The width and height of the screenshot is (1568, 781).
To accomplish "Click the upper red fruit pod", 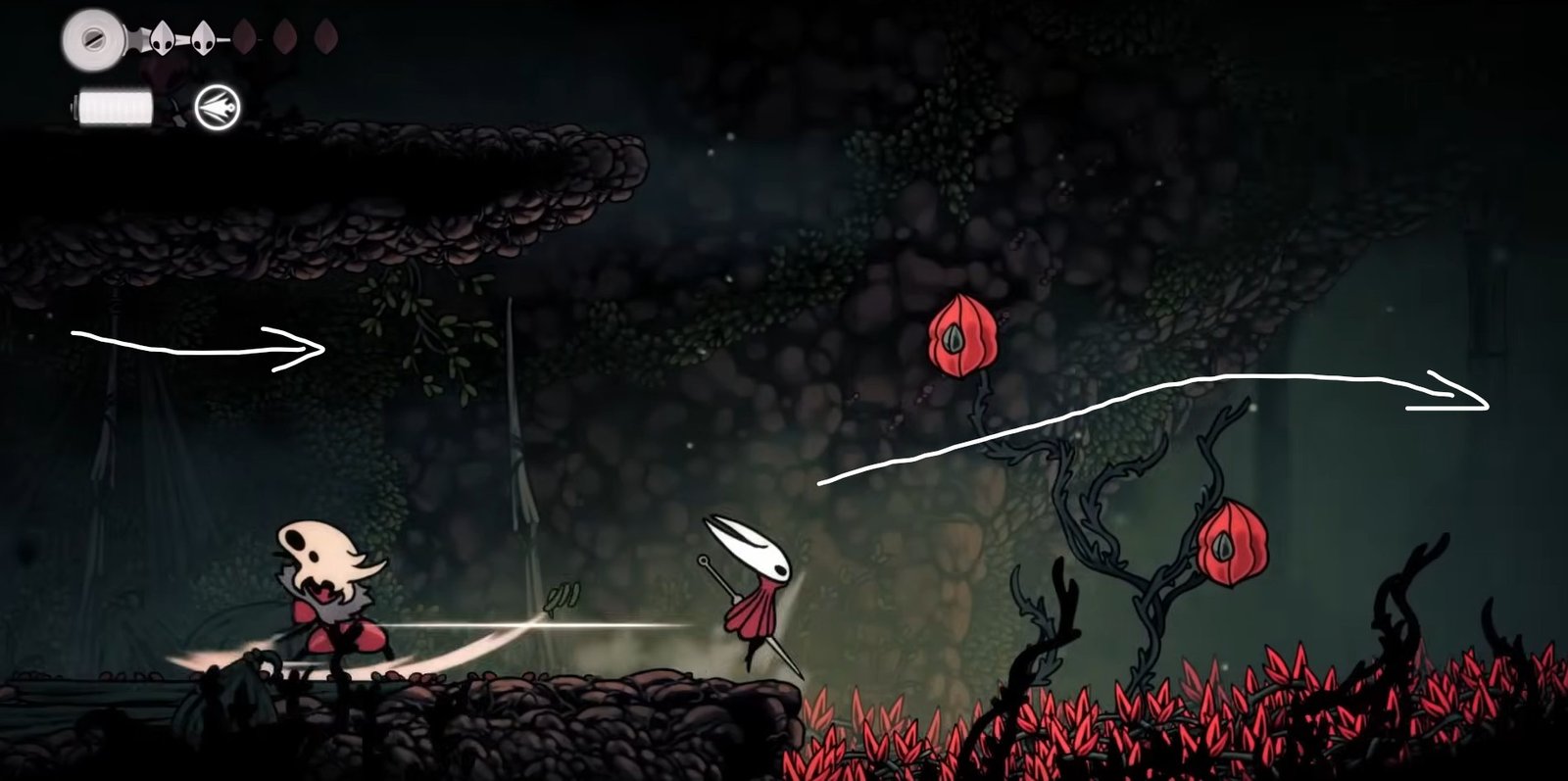I will [x=962, y=333].
